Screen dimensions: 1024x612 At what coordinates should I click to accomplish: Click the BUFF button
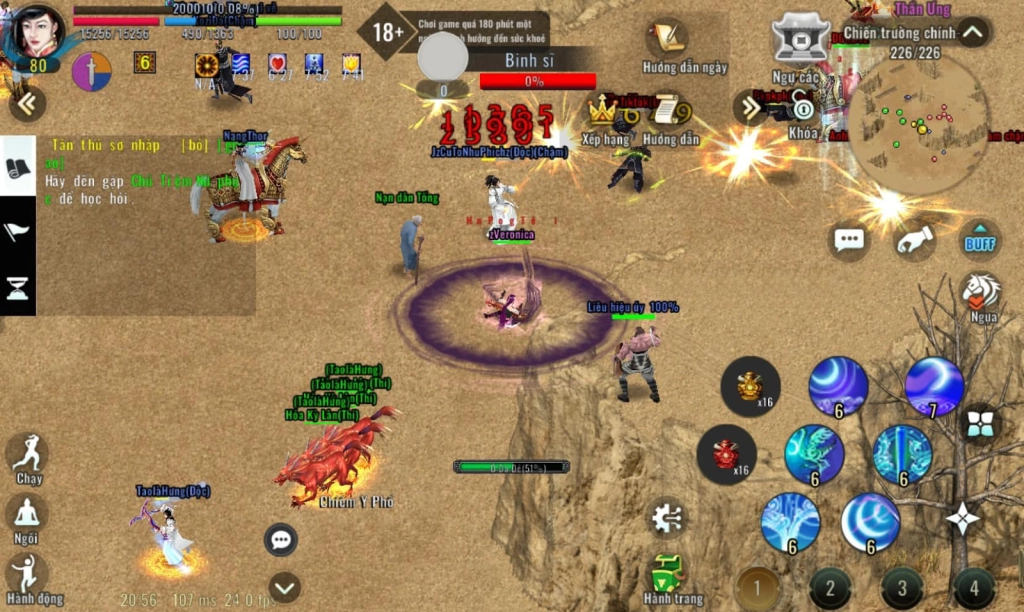tap(979, 240)
